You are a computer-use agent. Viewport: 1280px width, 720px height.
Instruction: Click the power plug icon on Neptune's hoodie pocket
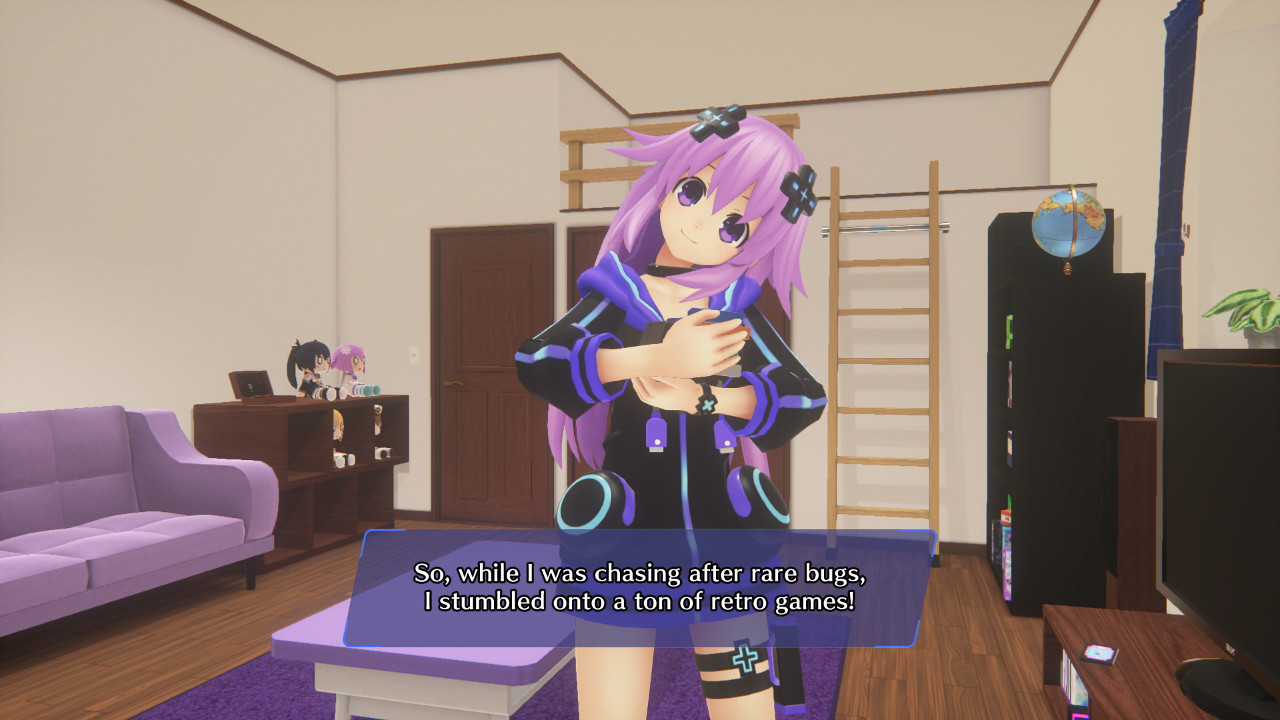click(657, 430)
